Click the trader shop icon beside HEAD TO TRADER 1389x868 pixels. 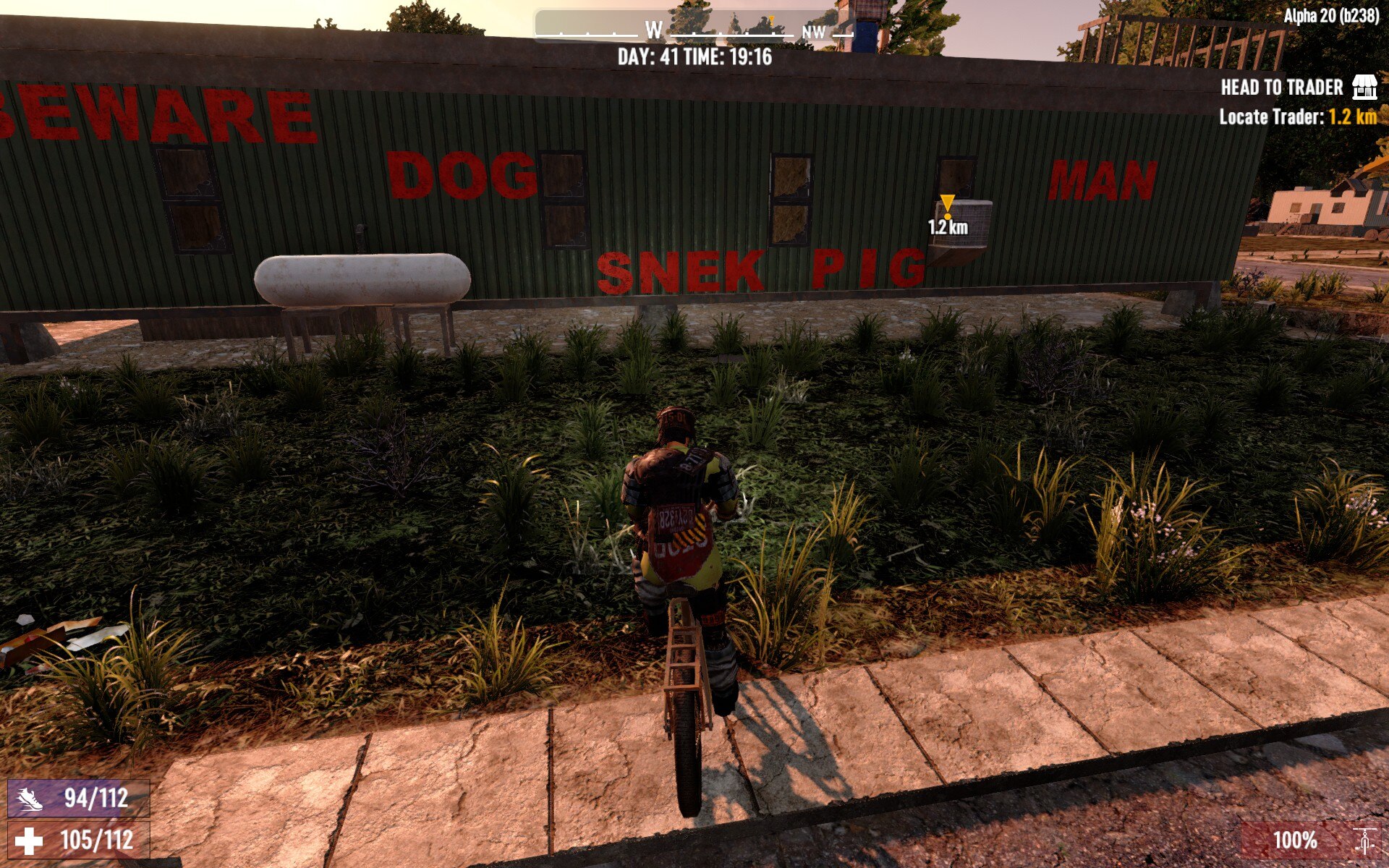click(1363, 86)
